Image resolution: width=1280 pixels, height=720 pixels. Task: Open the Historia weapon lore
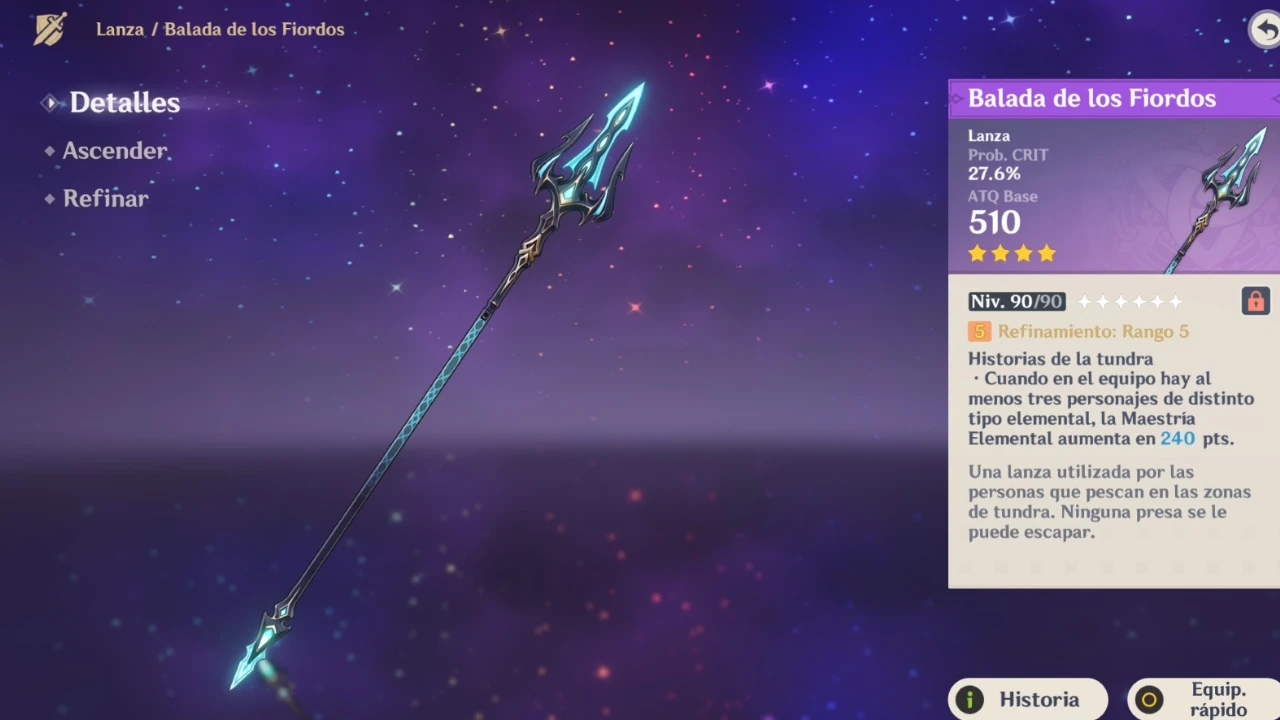[x=1028, y=700]
